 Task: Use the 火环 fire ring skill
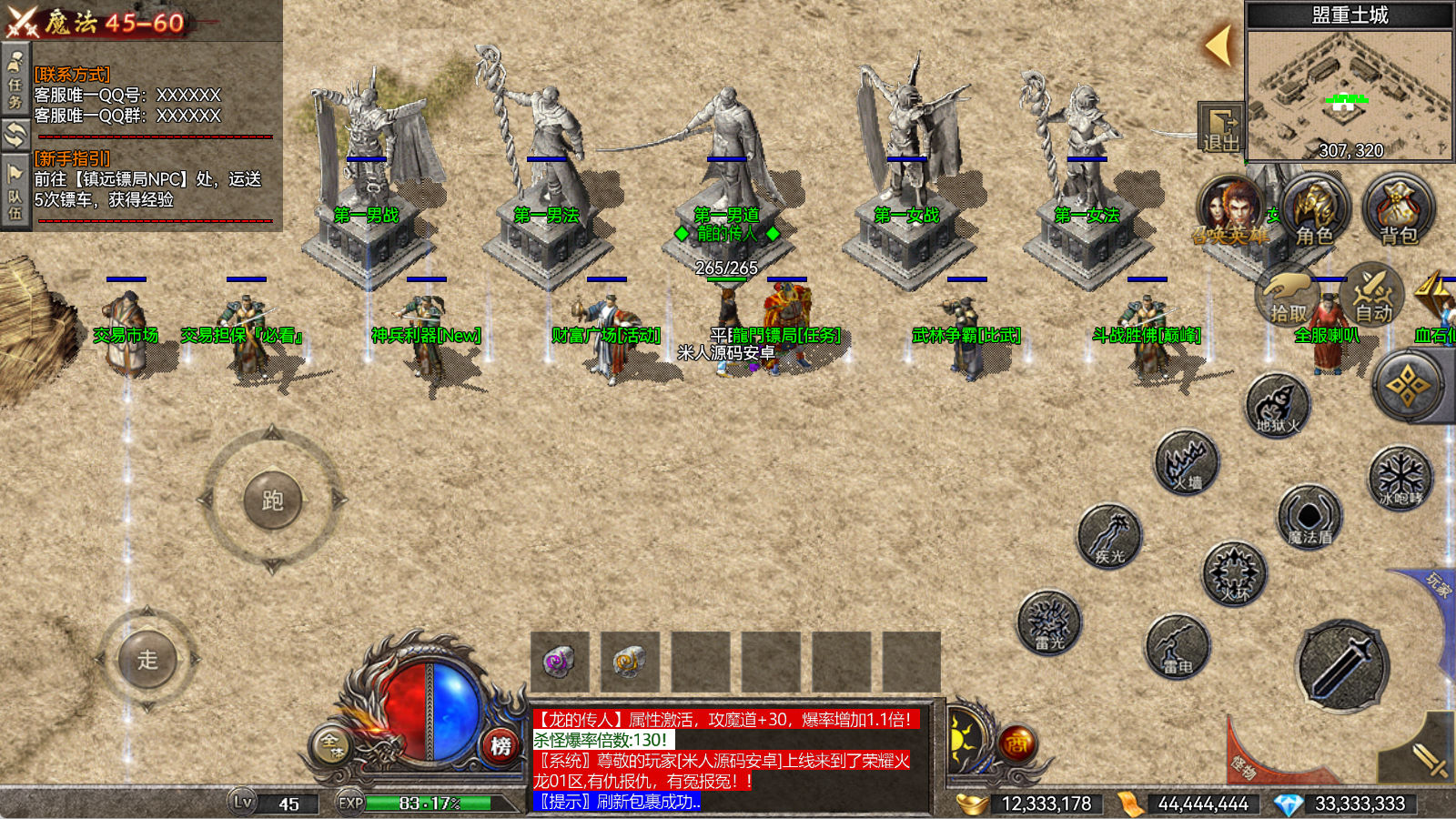pyautogui.click(x=1234, y=574)
